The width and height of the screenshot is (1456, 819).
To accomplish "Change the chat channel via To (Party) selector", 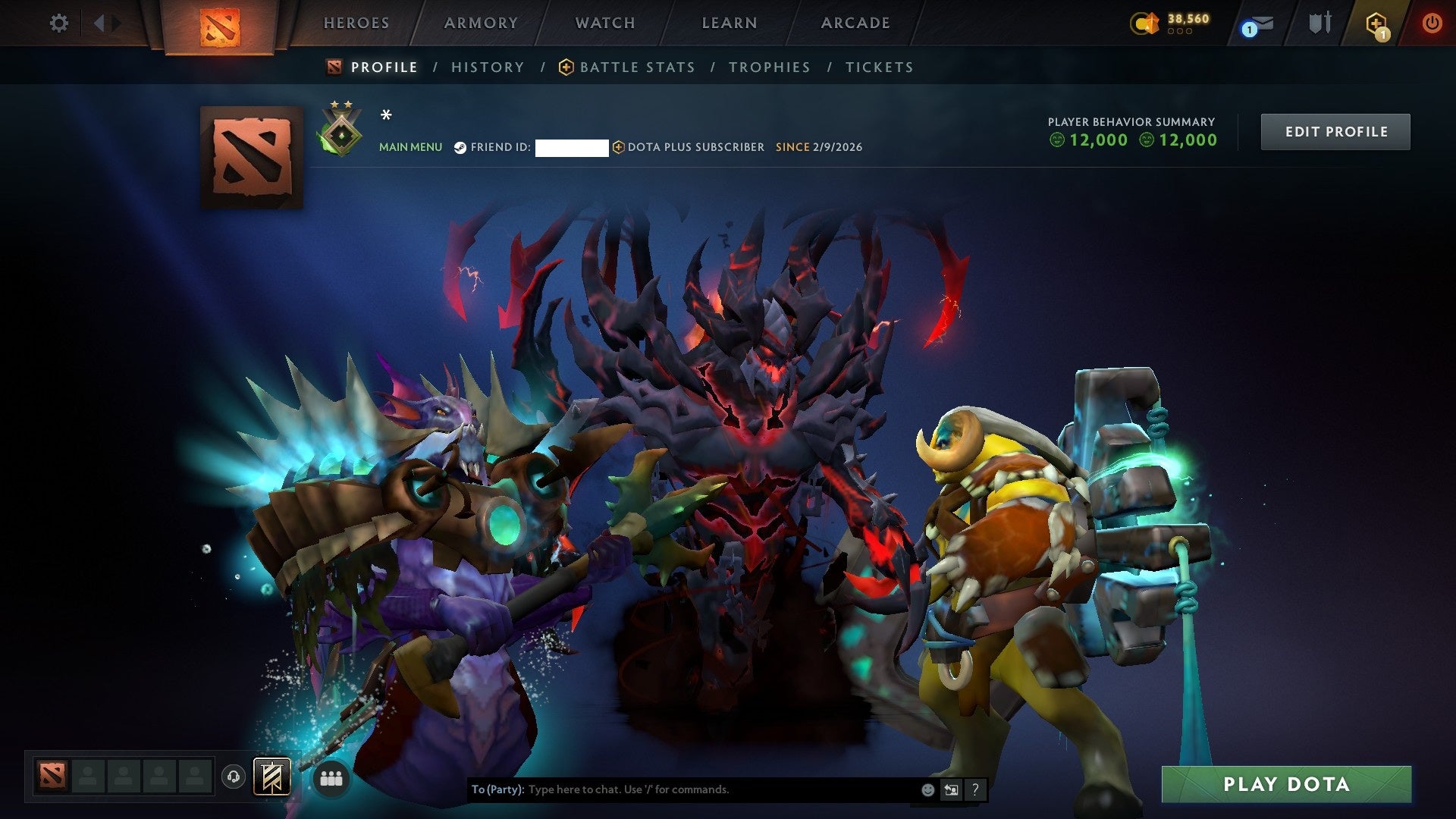I will point(498,789).
